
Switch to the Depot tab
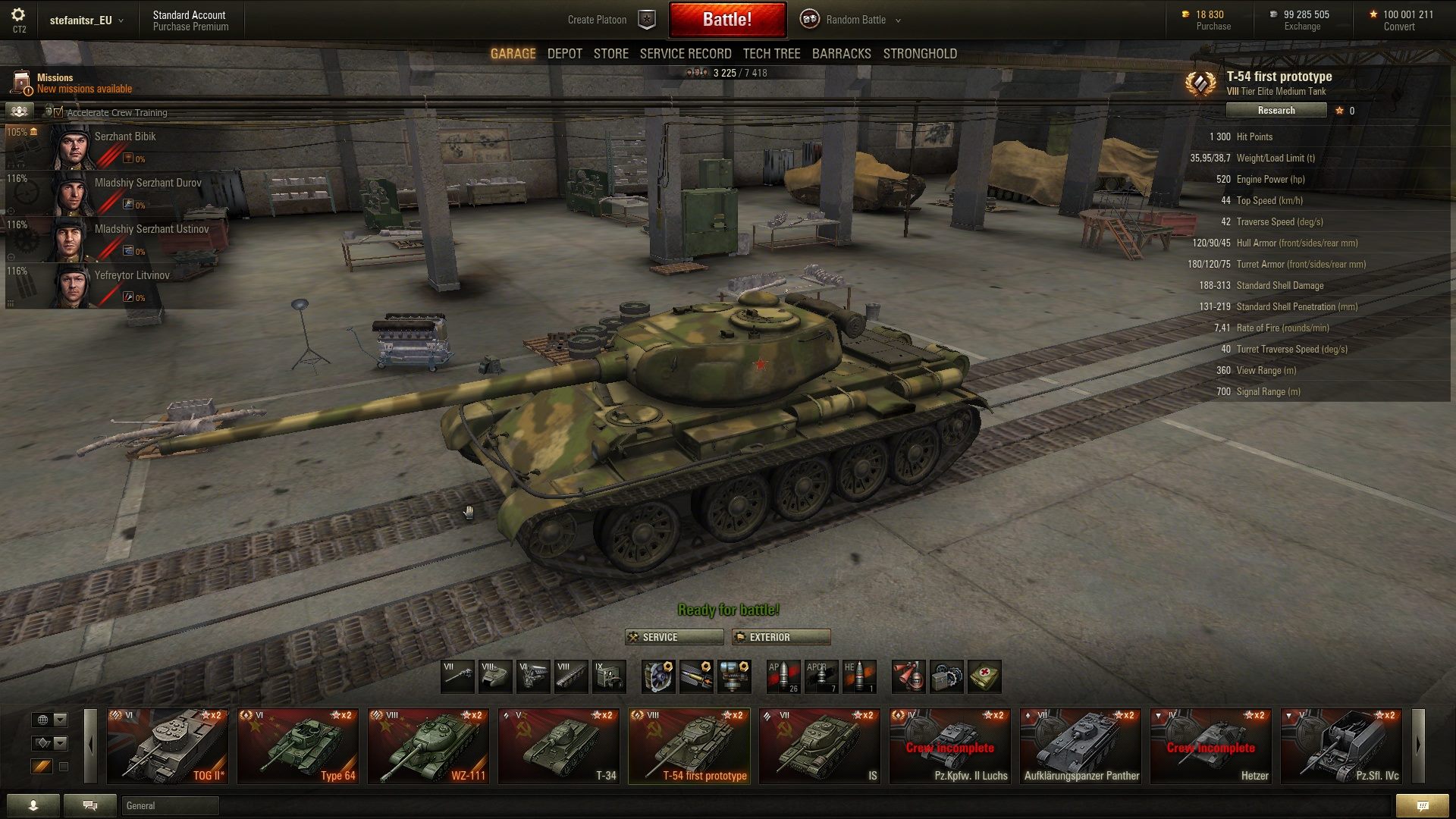(564, 54)
